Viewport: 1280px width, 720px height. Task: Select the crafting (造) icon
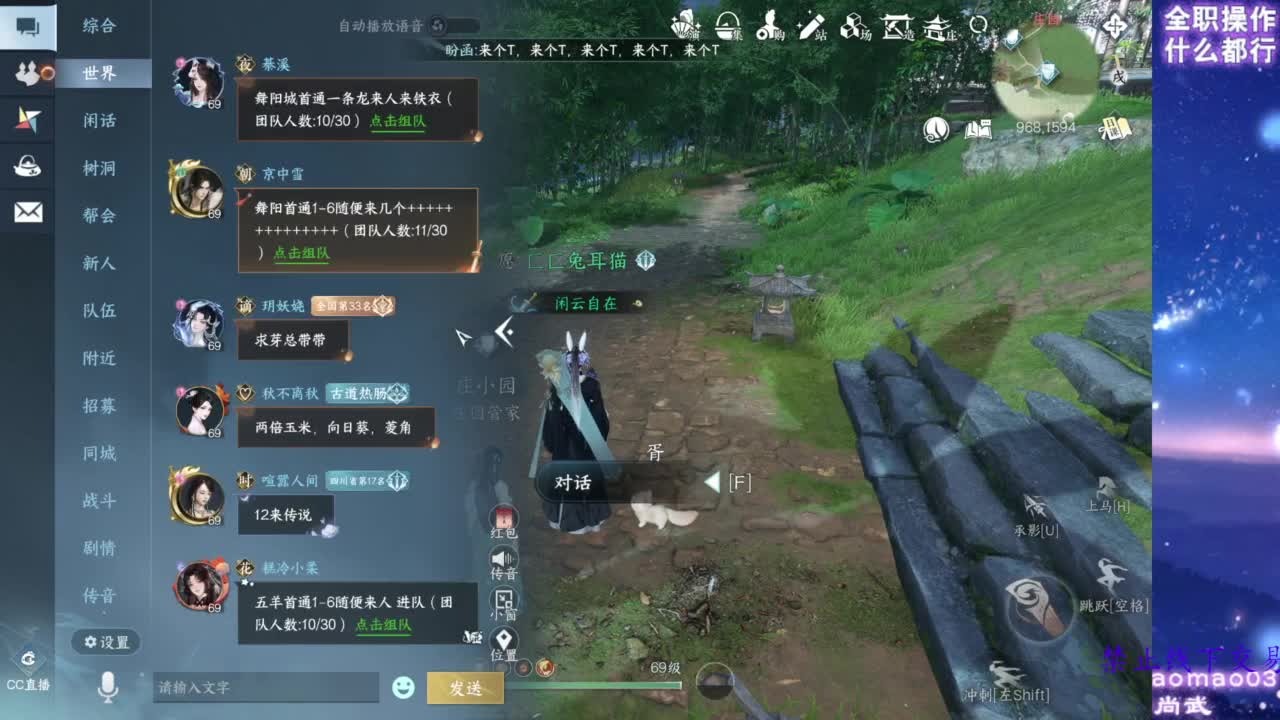pos(897,25)
